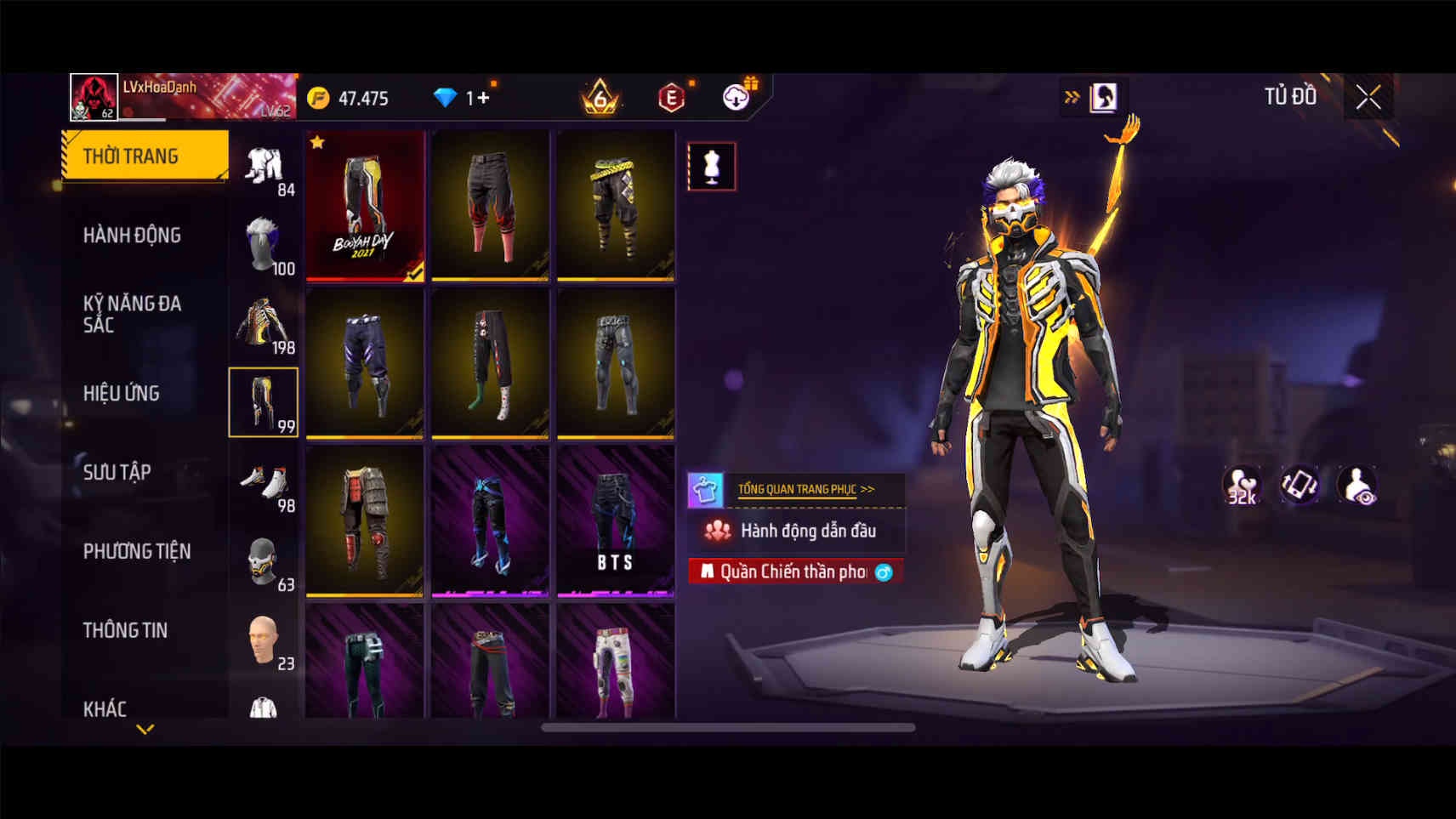
Task: Open the jacket category showing 198
Action: (x=264, y=324)
